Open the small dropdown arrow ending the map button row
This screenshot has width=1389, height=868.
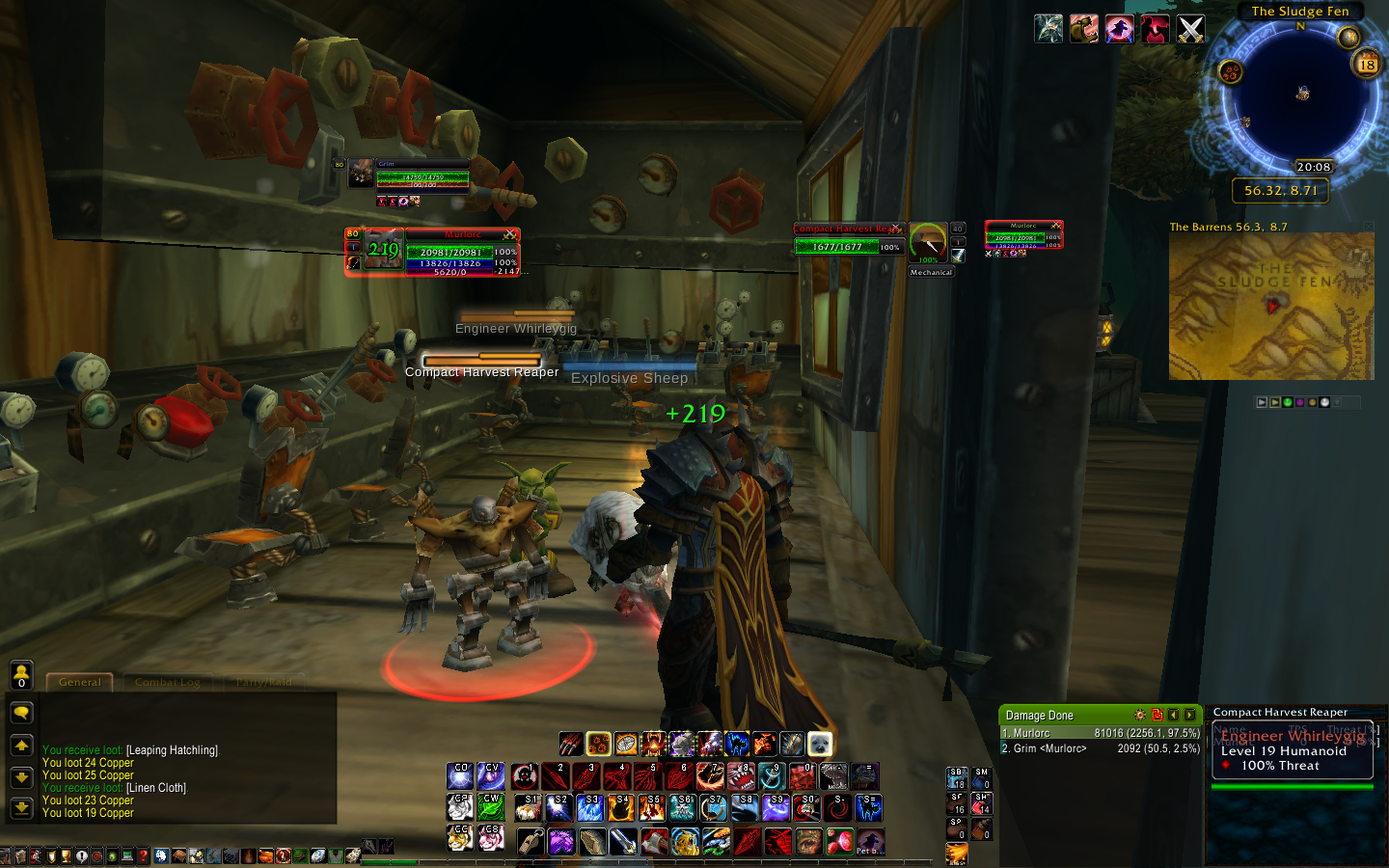click(x=1337, y=402)
